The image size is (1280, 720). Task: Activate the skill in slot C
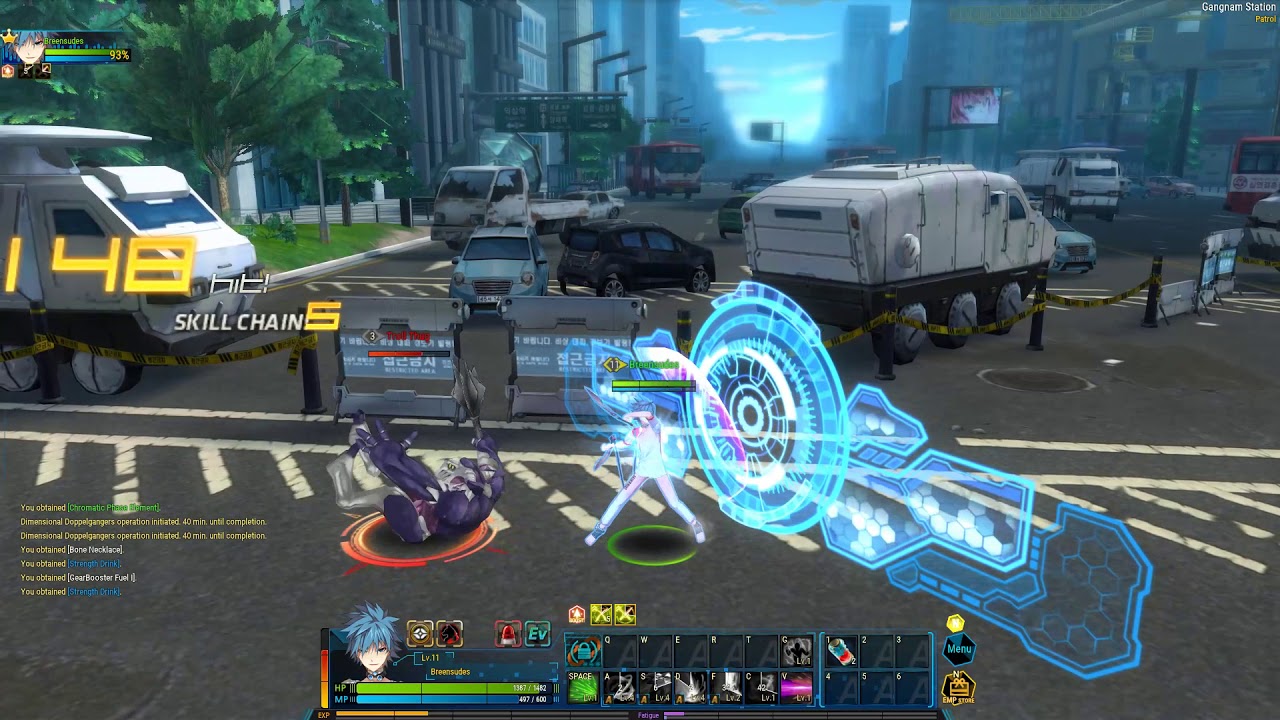click(764, 687)
